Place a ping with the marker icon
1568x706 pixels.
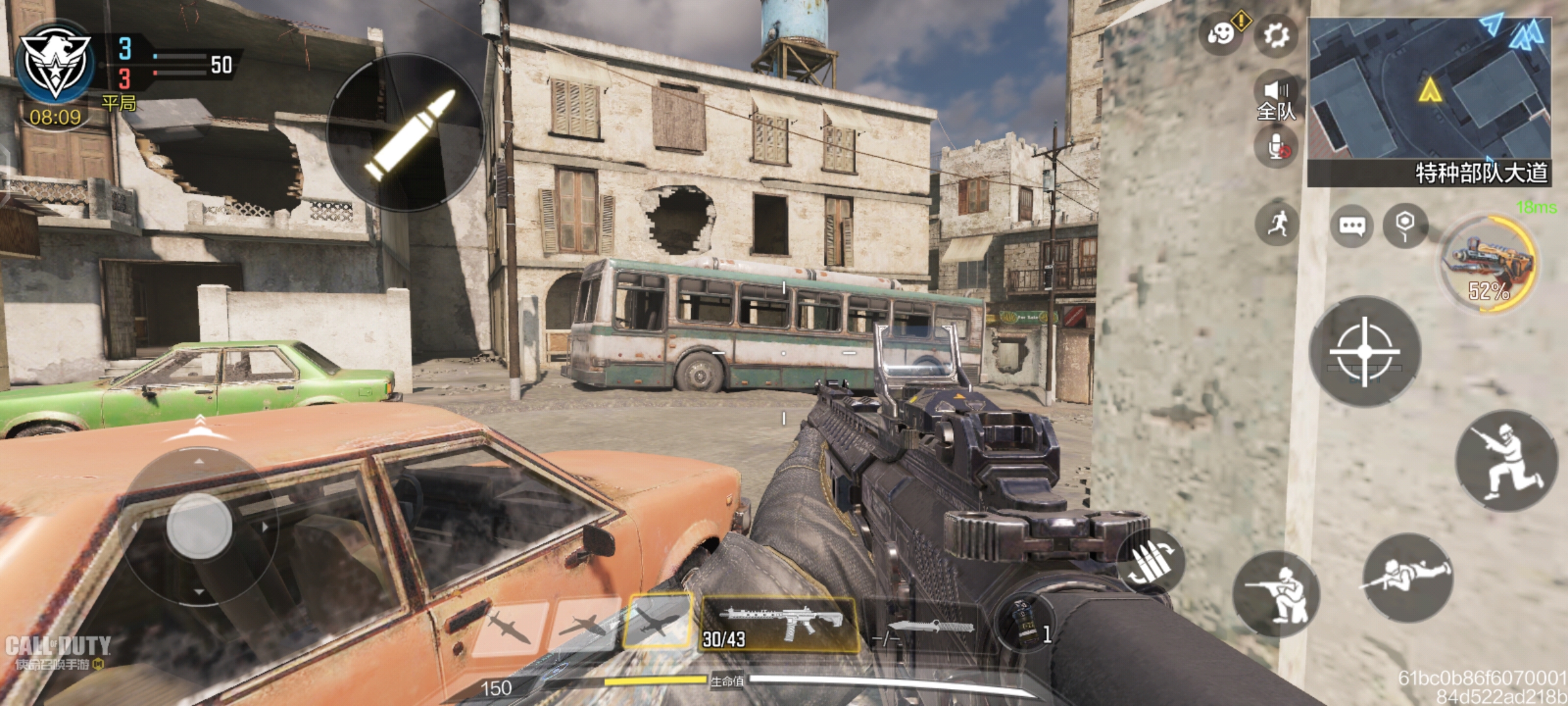[1405, 226]
